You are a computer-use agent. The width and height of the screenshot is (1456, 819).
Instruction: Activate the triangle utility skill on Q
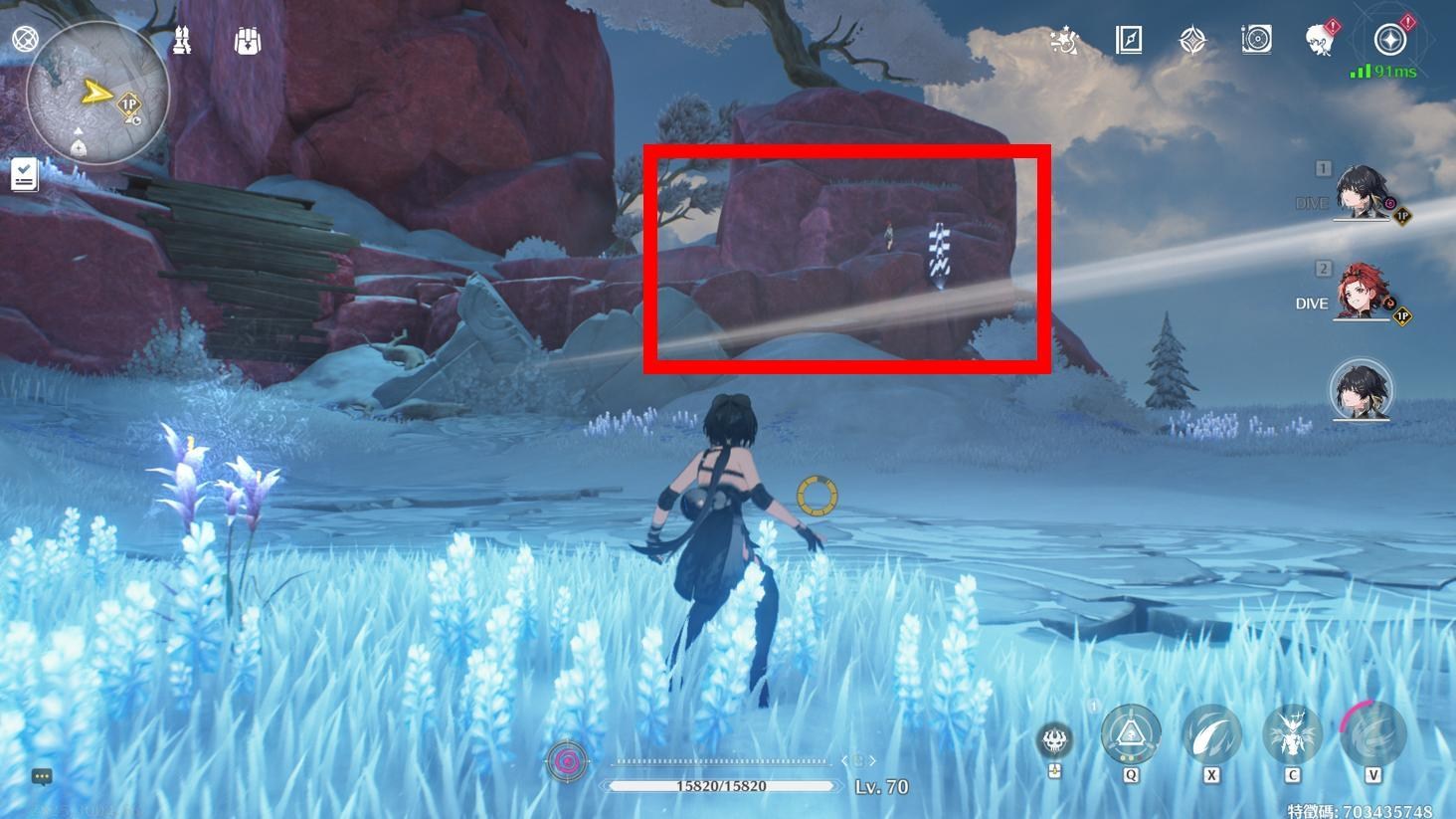point(1131,736)
